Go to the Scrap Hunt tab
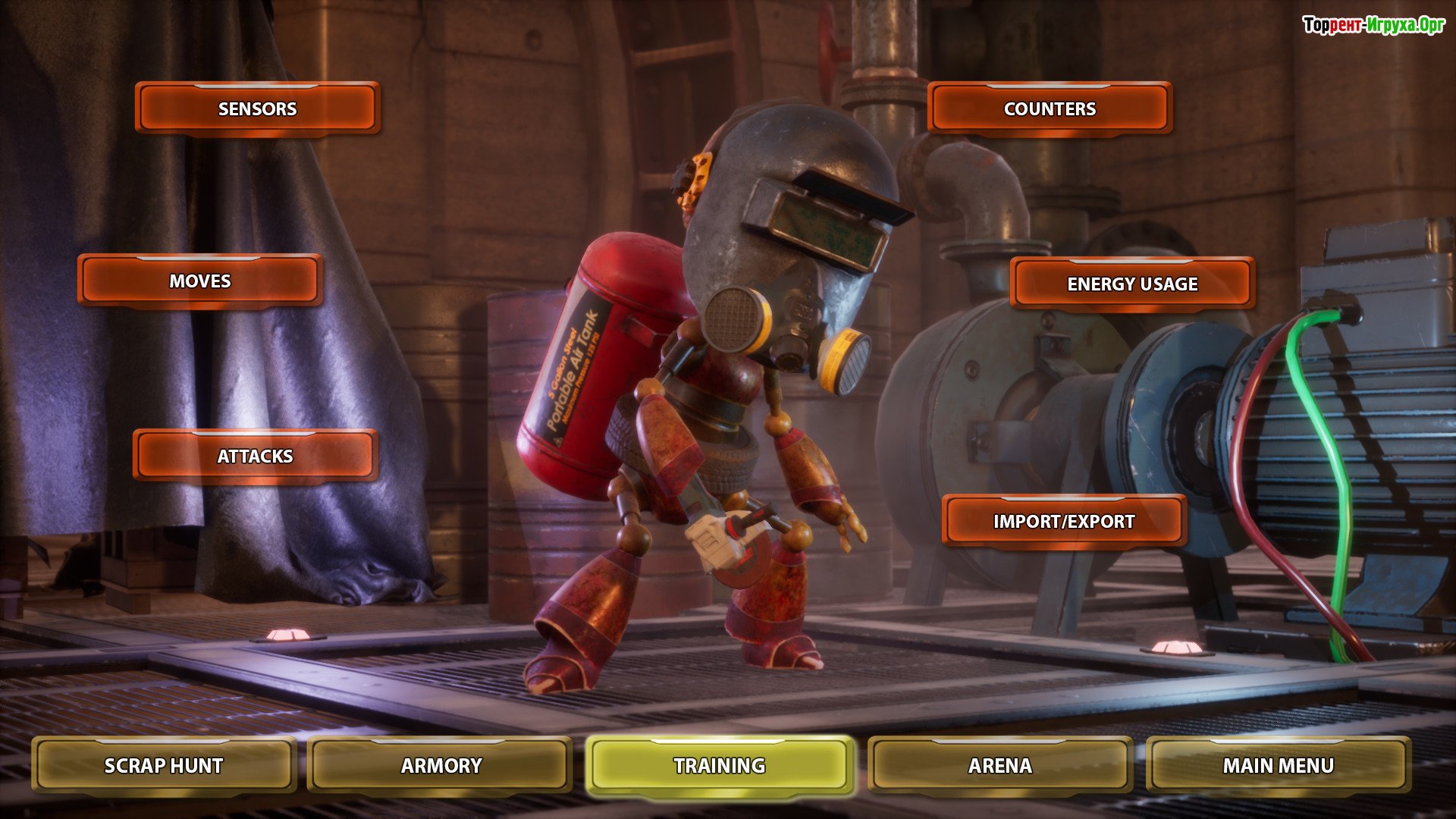 (x=164, y=765)
